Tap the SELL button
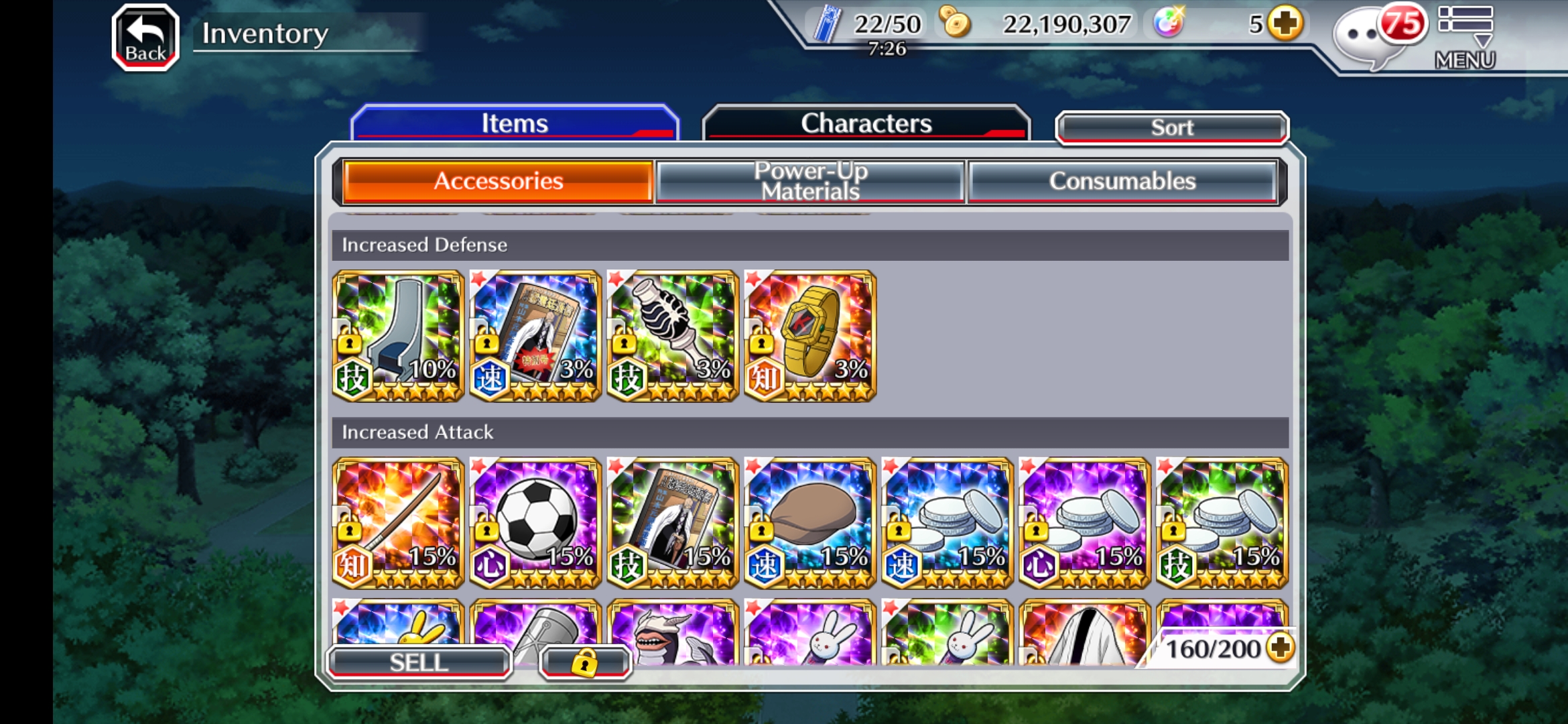 [x=419, y=662]
